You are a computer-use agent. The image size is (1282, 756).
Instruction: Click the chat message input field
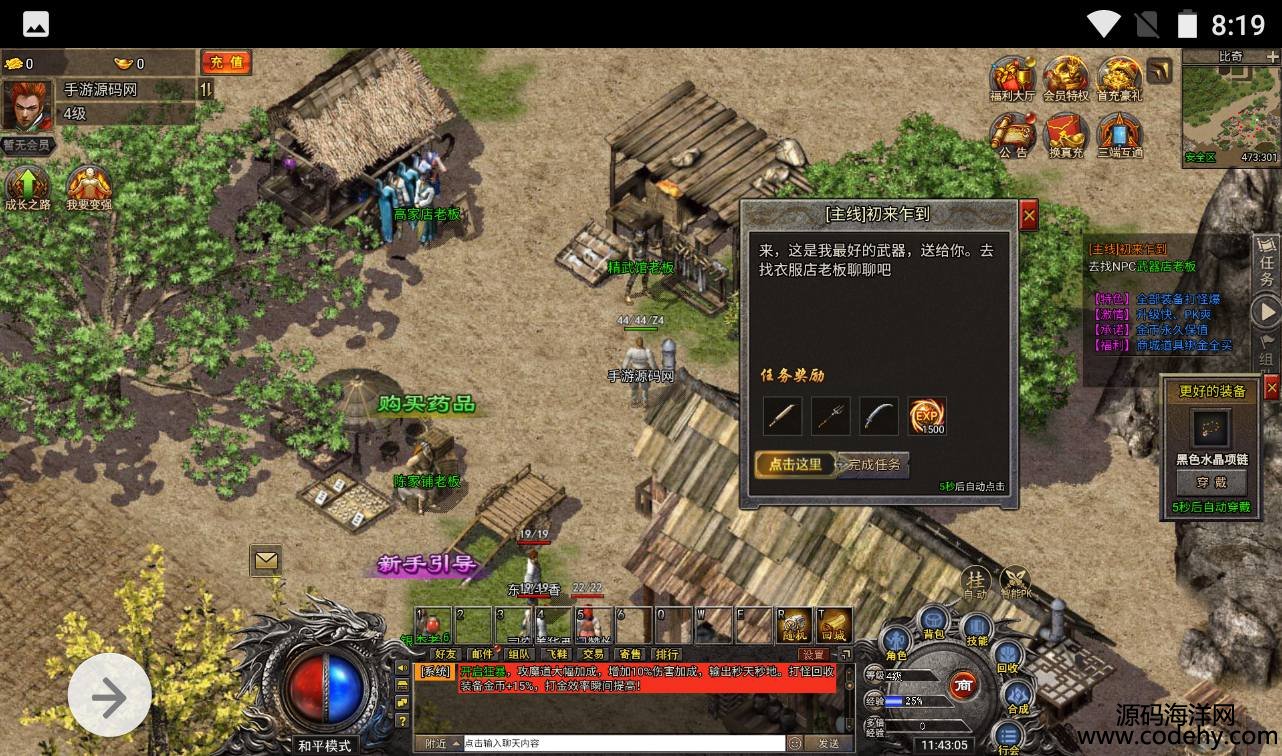pyautogui.click(x=624, y=744)
